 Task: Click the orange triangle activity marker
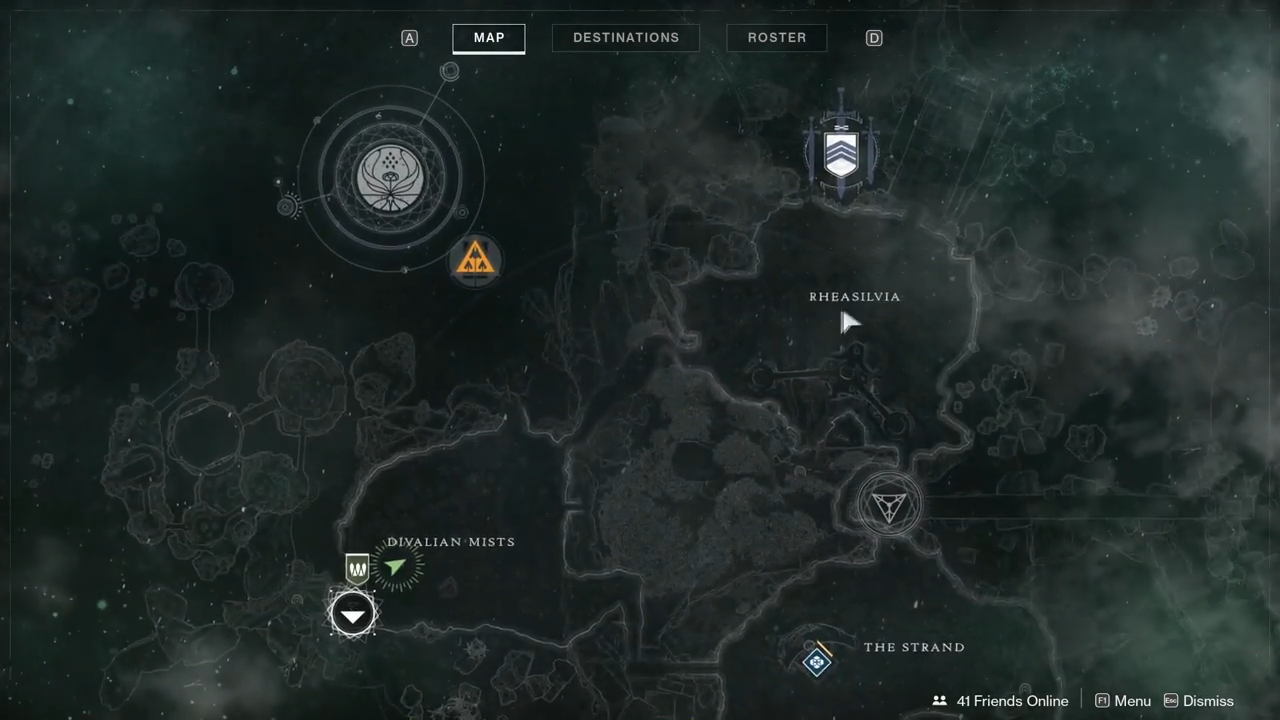click(474, 260)
